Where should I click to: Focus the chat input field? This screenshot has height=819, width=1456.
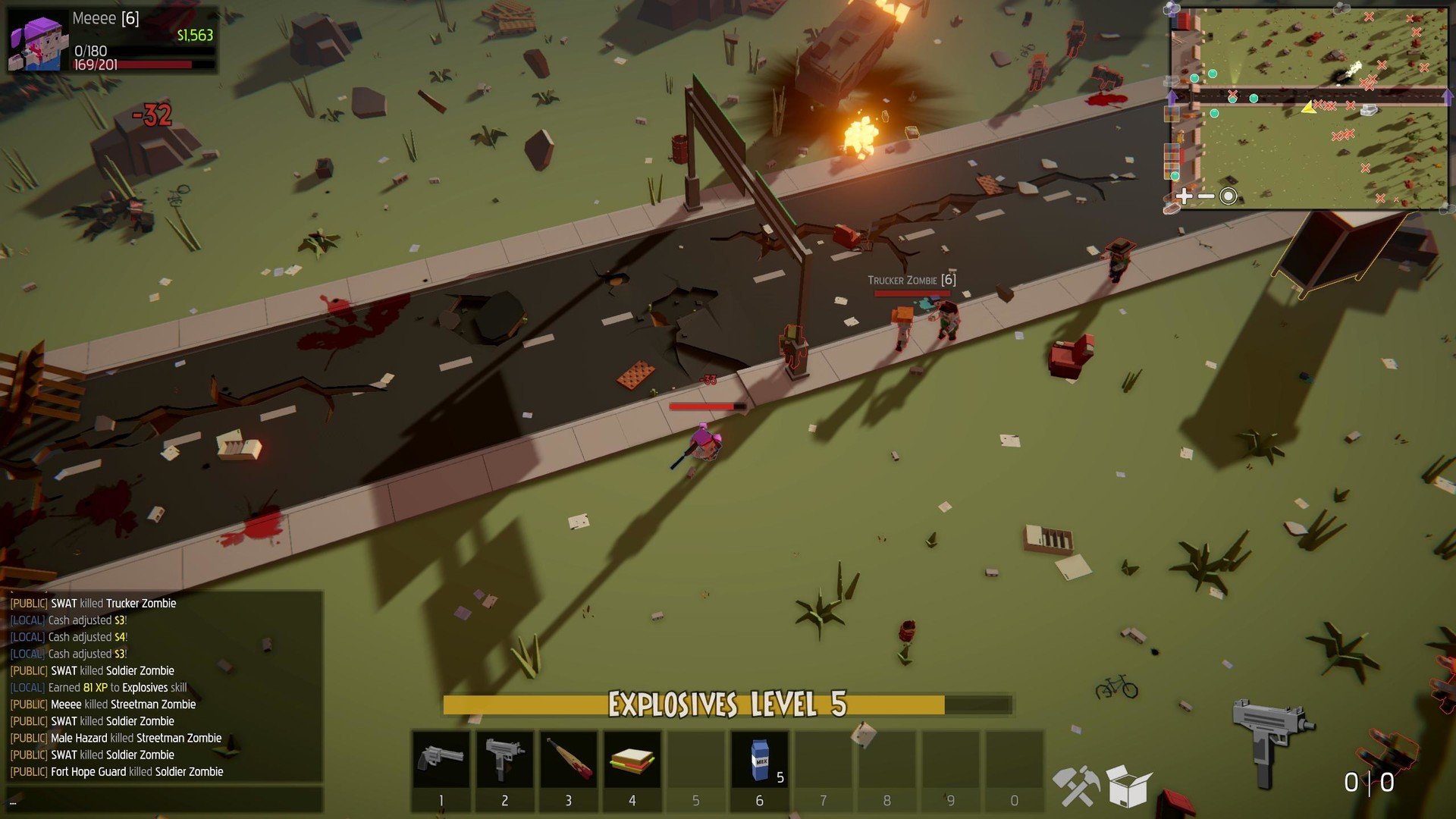164,801
